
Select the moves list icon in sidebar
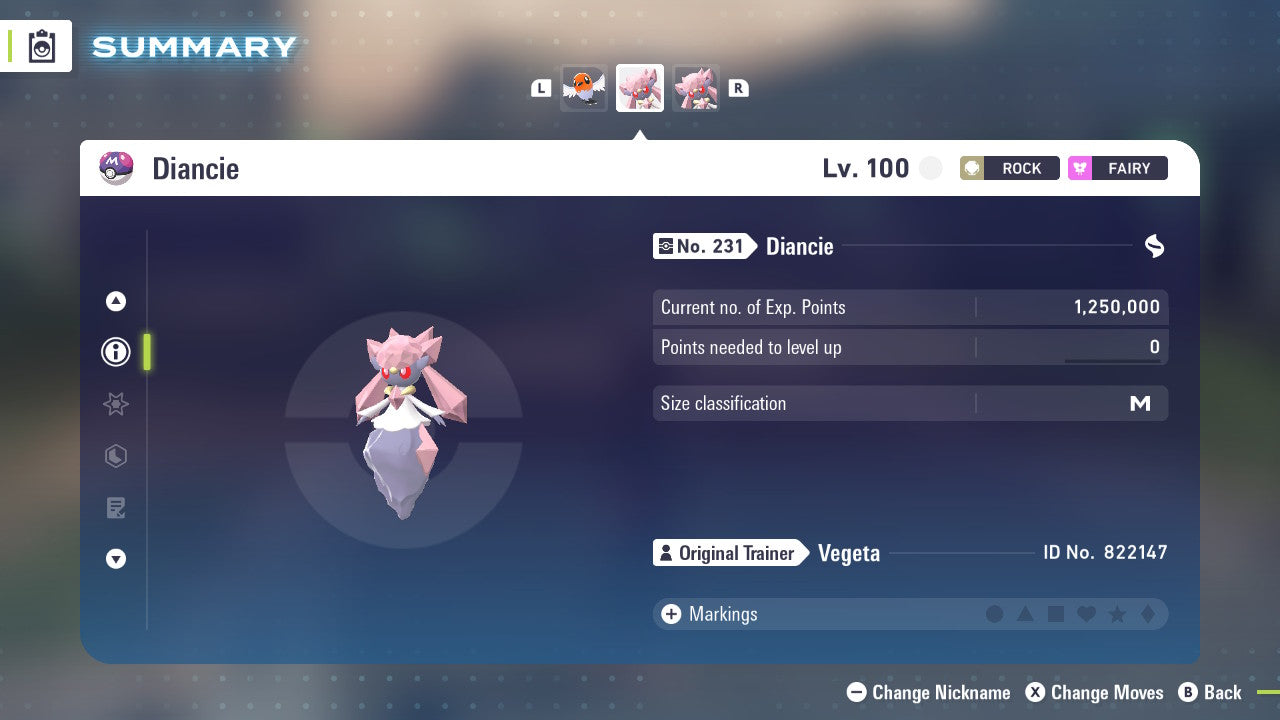[x=115, y=508]
